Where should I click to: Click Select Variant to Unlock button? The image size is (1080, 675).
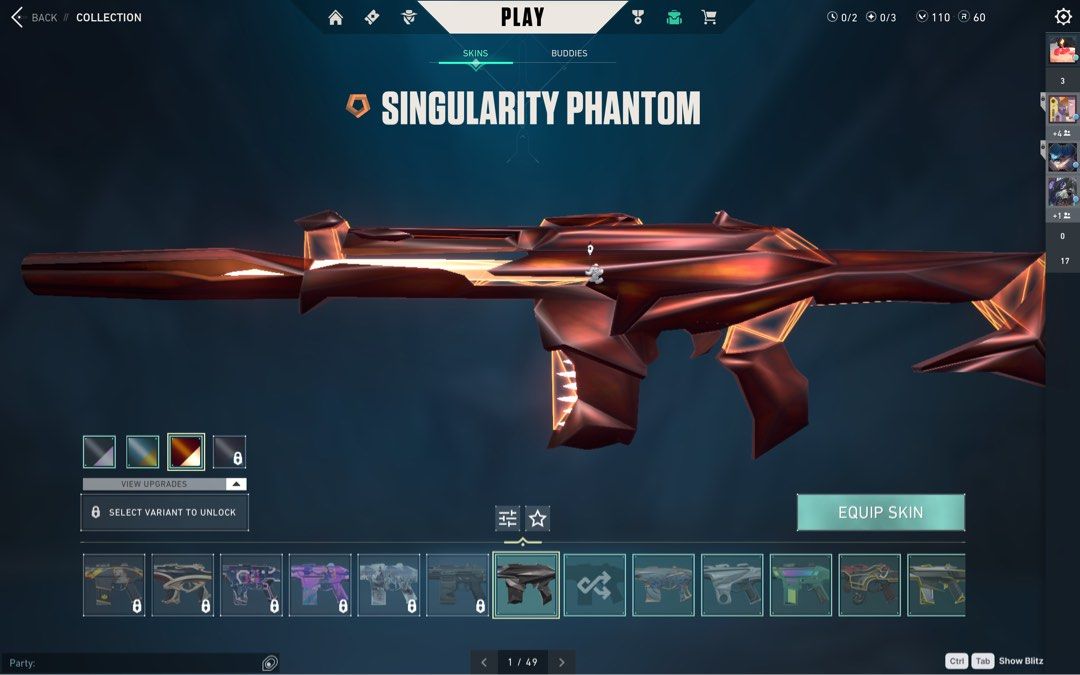tap(164, 512)
